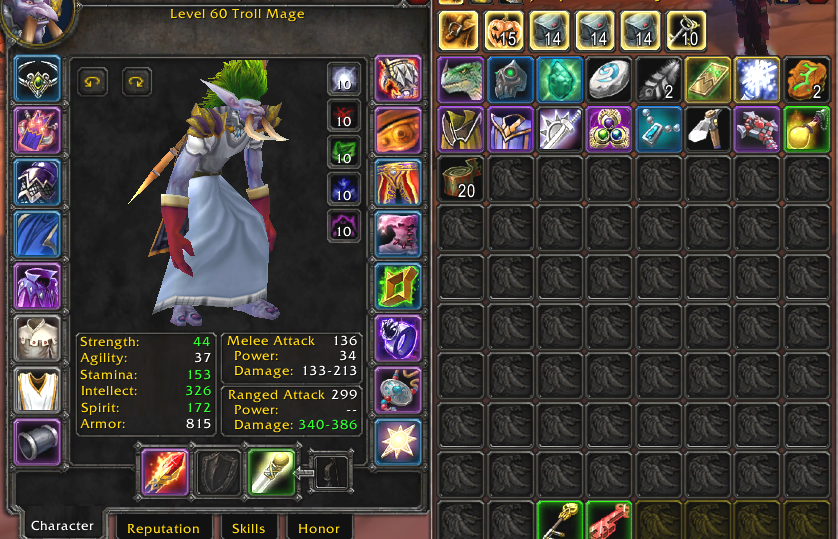This screenshot has width=838, height=539.
Task: Click the white tabard equipment slot
Action: pyautogui.click(x=38, y=390)
